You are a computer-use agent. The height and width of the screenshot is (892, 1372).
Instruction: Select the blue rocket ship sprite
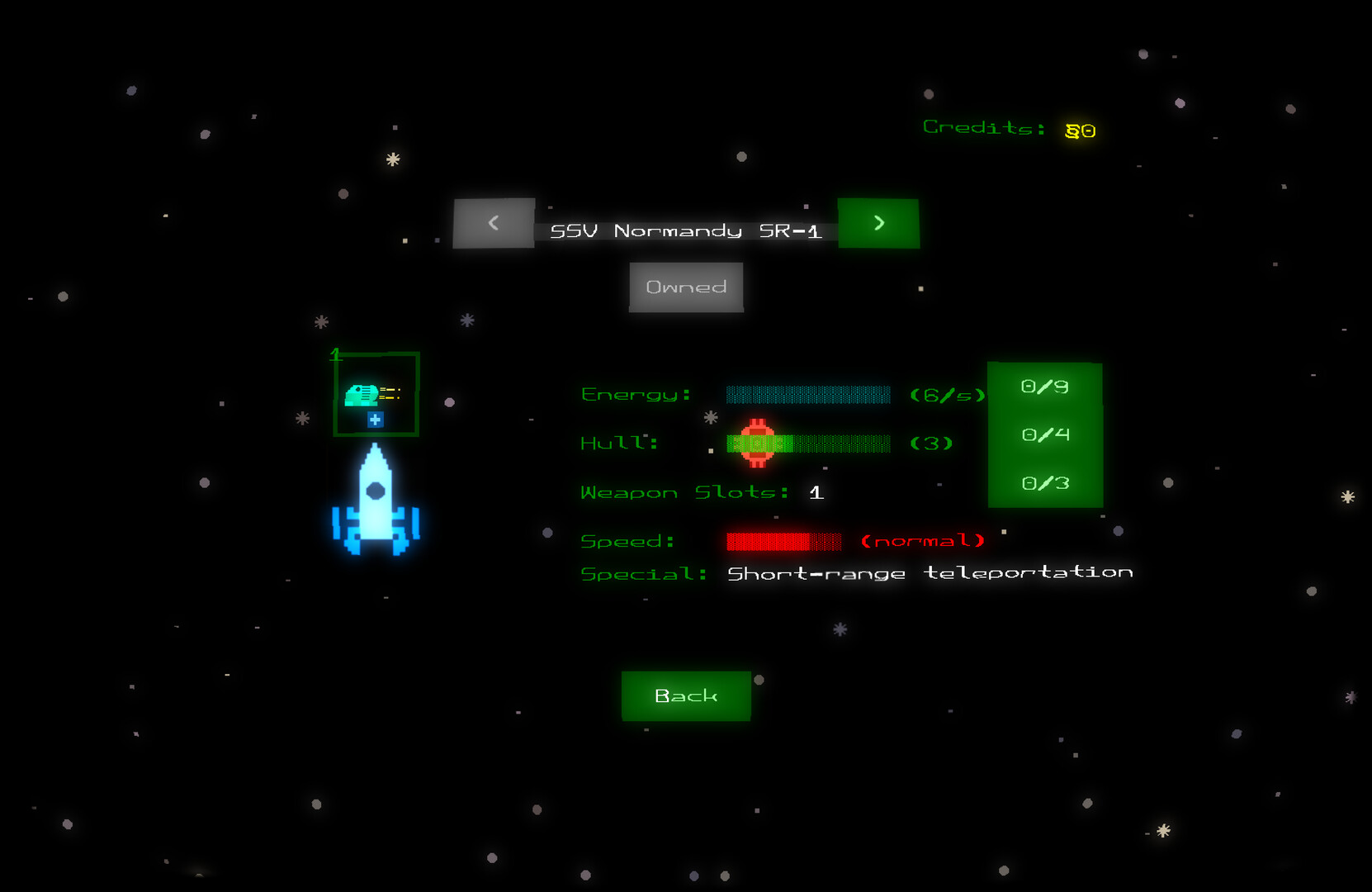[376, 508]
